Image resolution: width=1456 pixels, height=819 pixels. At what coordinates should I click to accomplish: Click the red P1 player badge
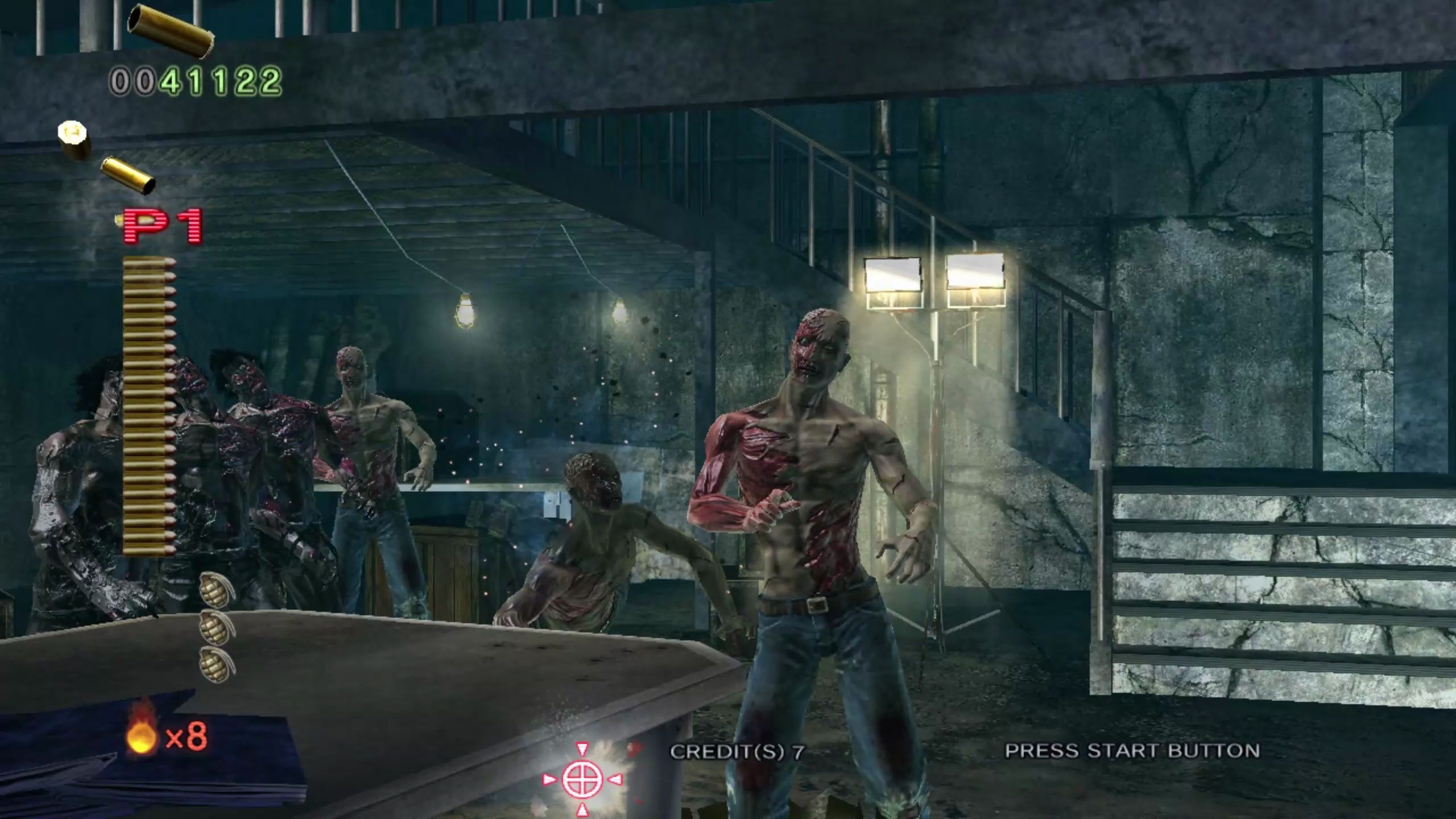click(x=164, y=227)
